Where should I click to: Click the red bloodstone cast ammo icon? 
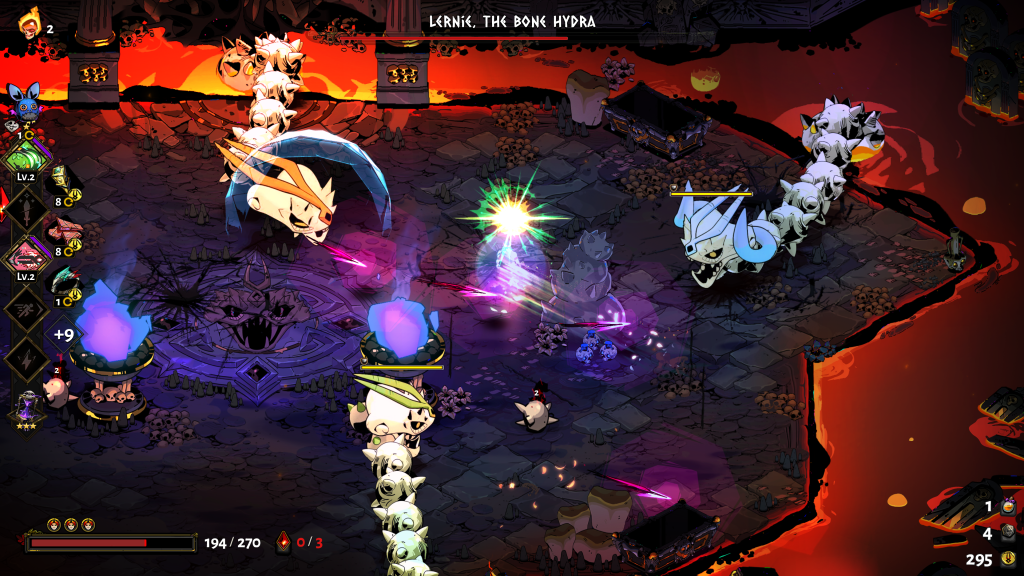(x=283, y=542)
